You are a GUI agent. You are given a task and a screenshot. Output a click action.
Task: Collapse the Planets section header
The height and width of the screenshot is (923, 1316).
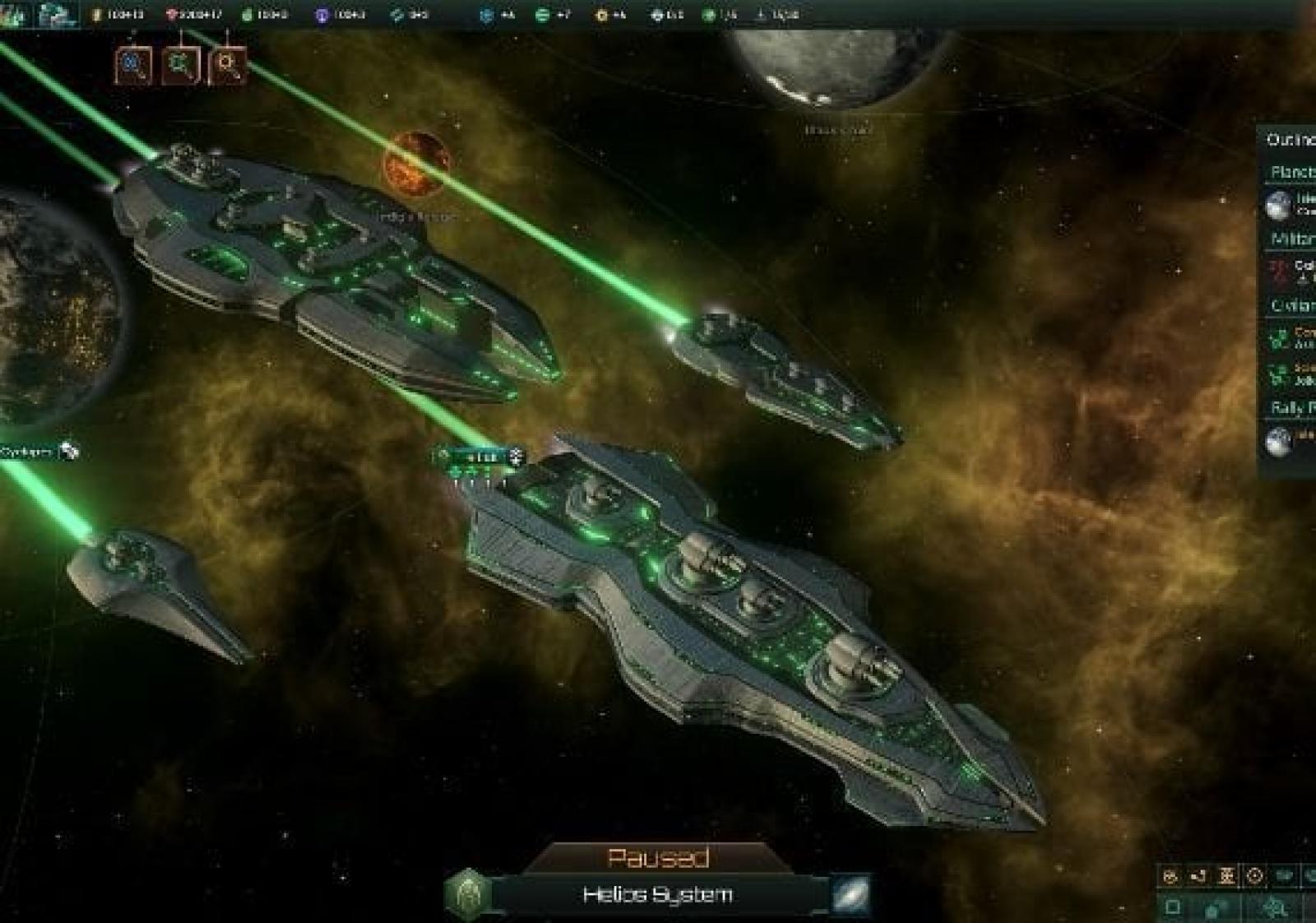tap(1291, 172)
